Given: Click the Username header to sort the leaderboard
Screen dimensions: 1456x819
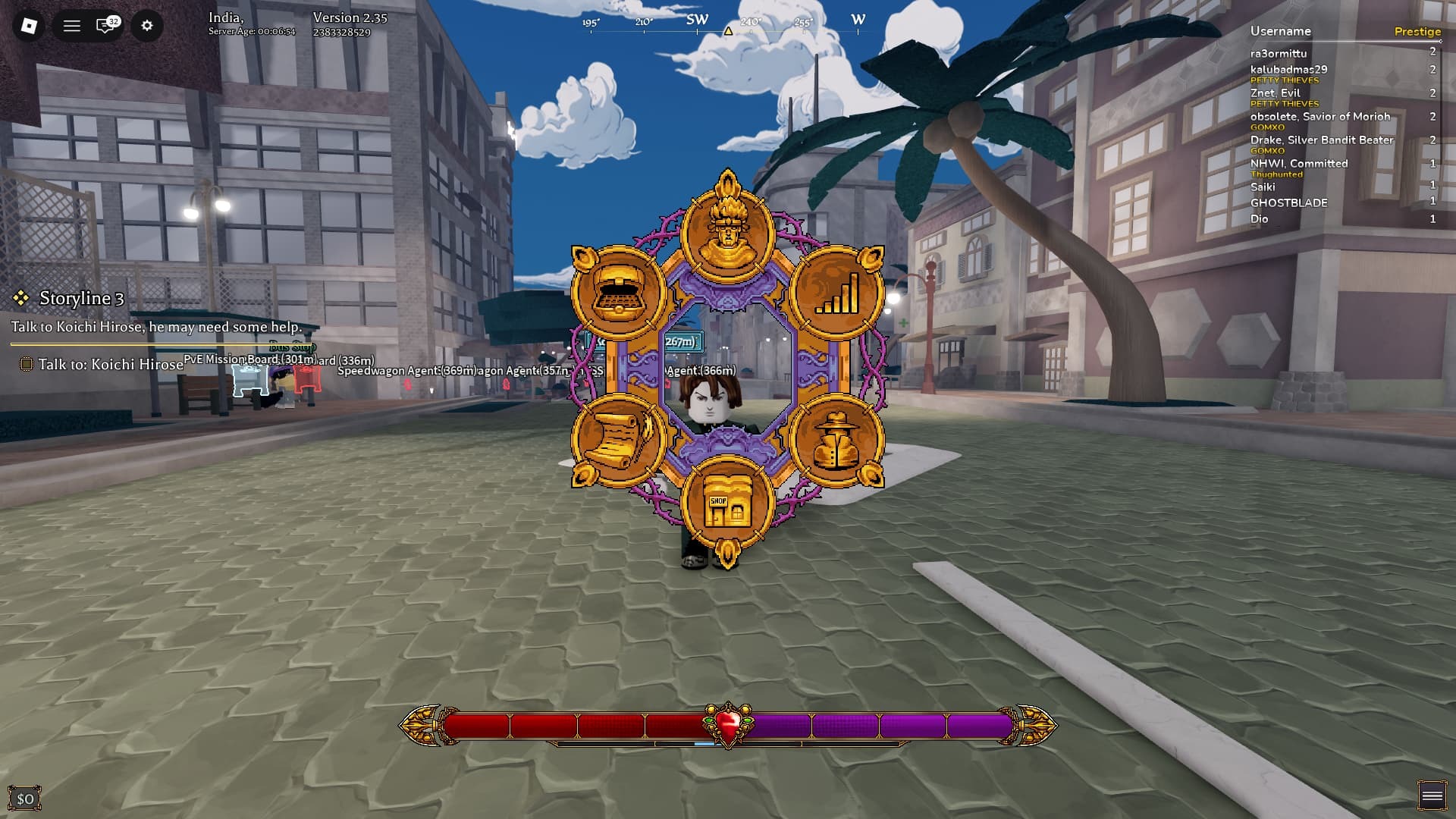Looking at the screenshot, I should (1281, 31).
